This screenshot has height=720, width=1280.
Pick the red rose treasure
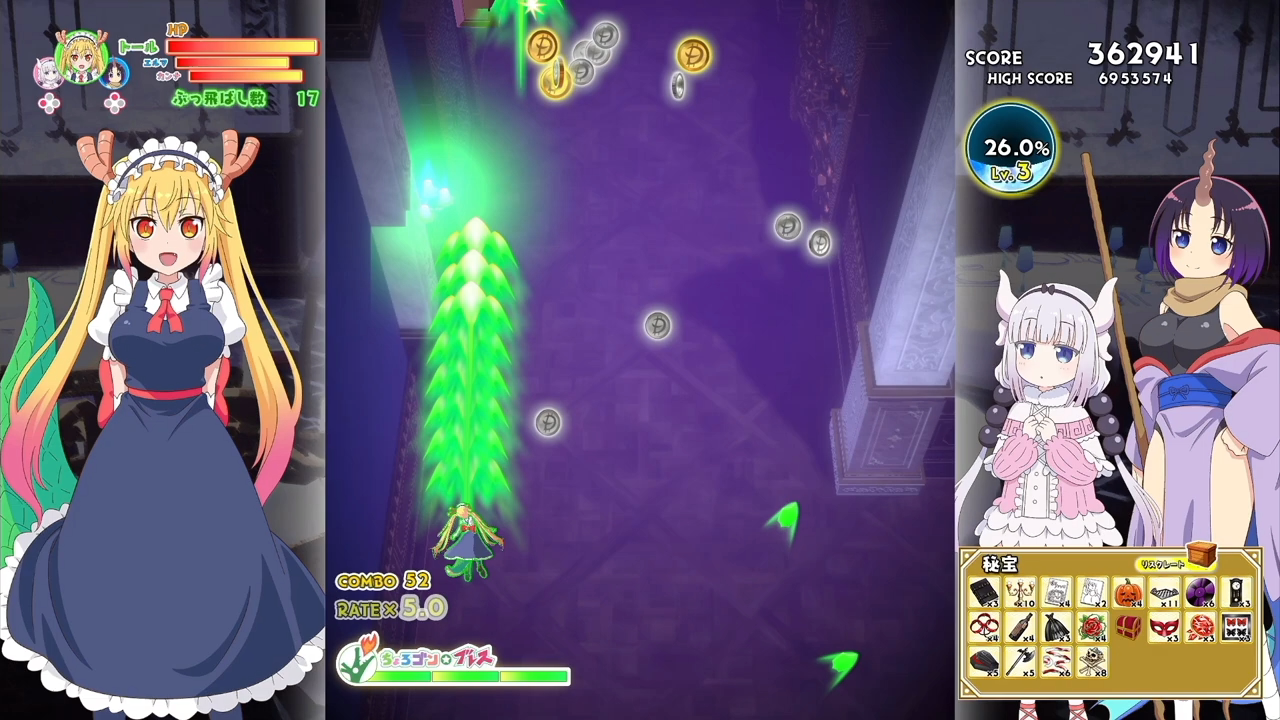[x=1092, y=628]
